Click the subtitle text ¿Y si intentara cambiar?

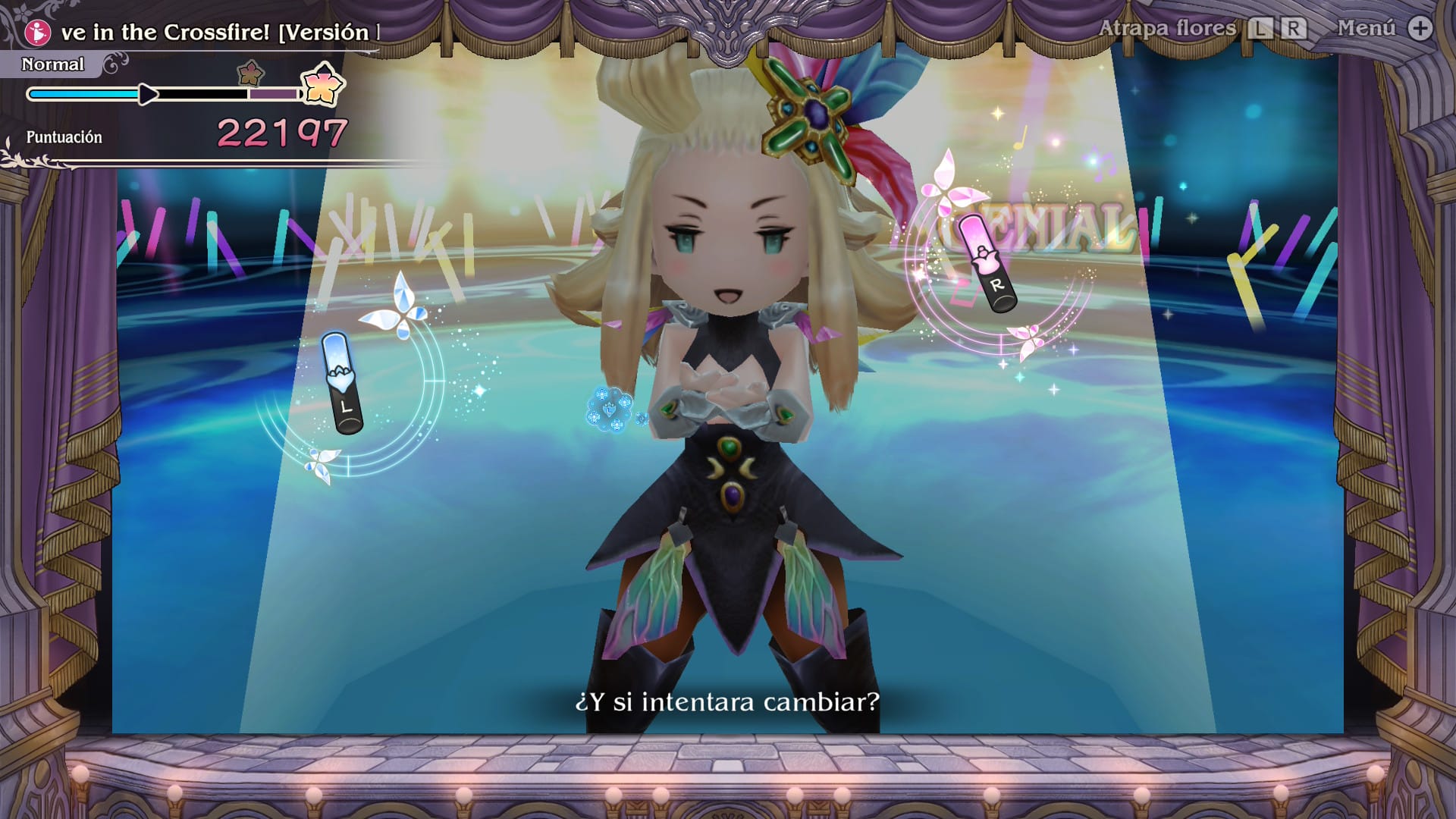point(726,701)
